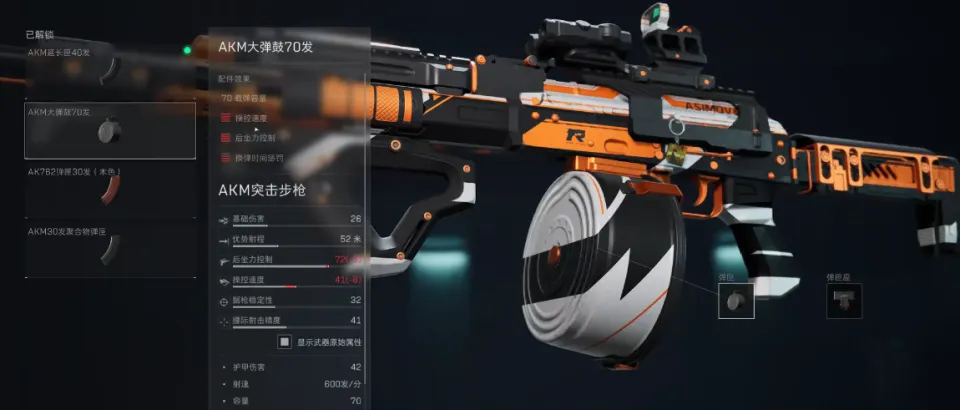Equip the AKM30发聚合物弹匣 option

[x=110, y=250]
